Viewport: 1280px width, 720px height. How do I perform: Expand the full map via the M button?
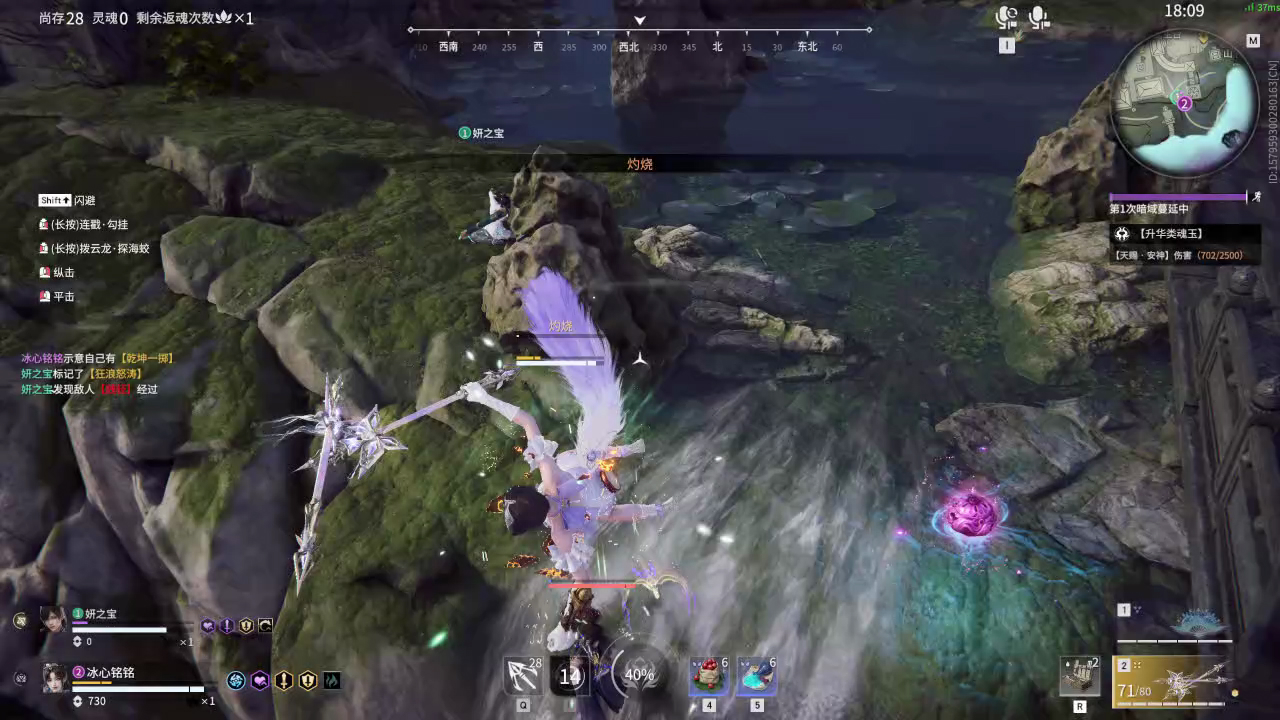pyautogui.click(x=1253, y=39)
